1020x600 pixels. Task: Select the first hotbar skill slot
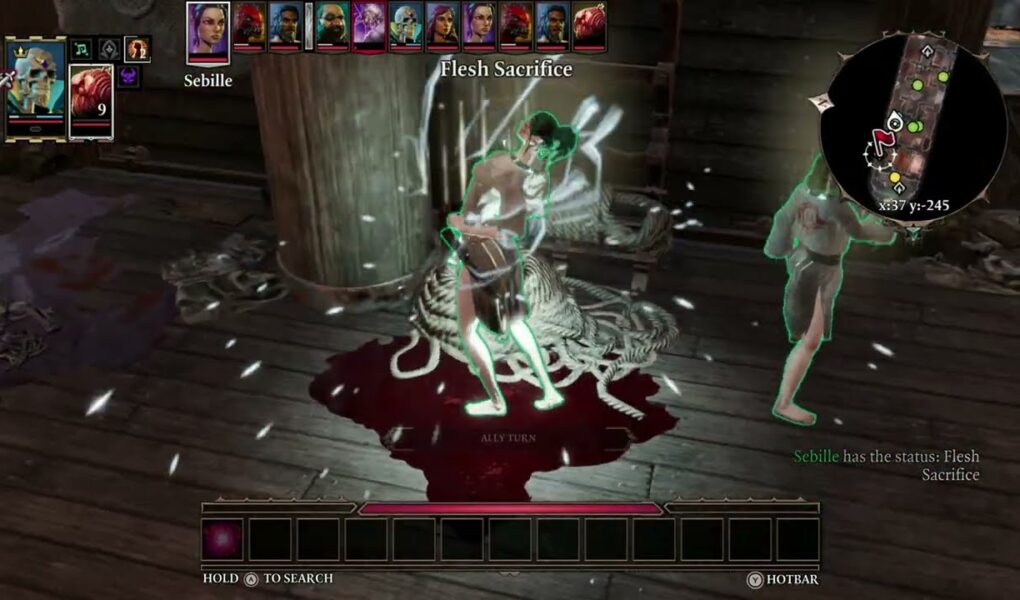pos(222,539)
